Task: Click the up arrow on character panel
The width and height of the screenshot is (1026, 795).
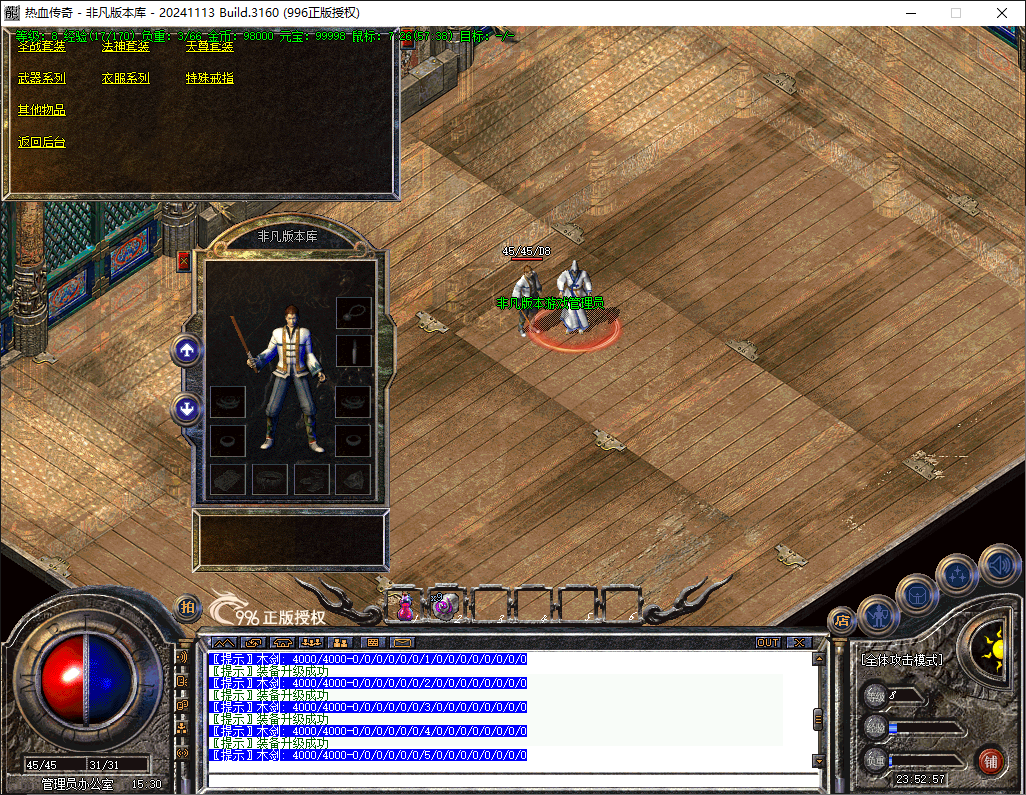Action: click(187, 350)
